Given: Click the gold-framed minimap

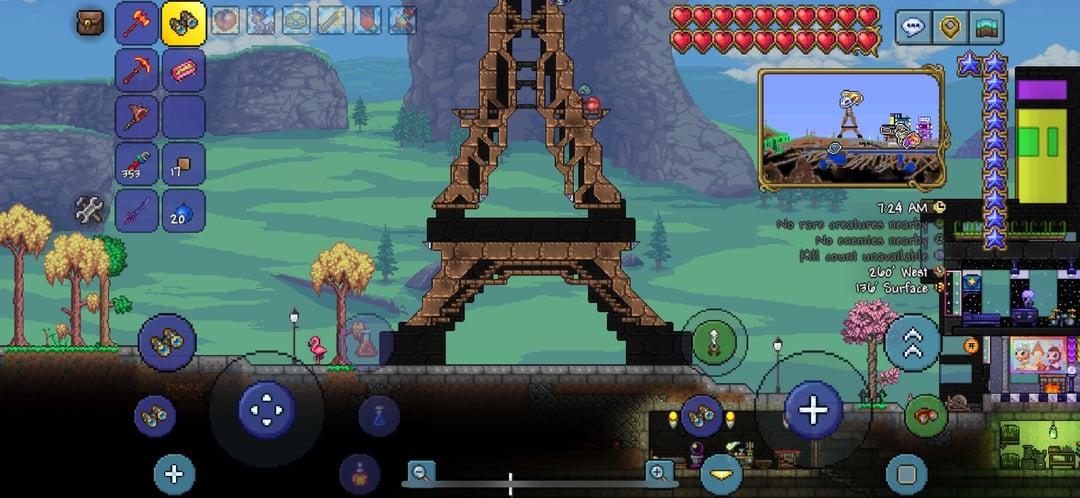Looking at the screenshot, I should coord(851,127).
